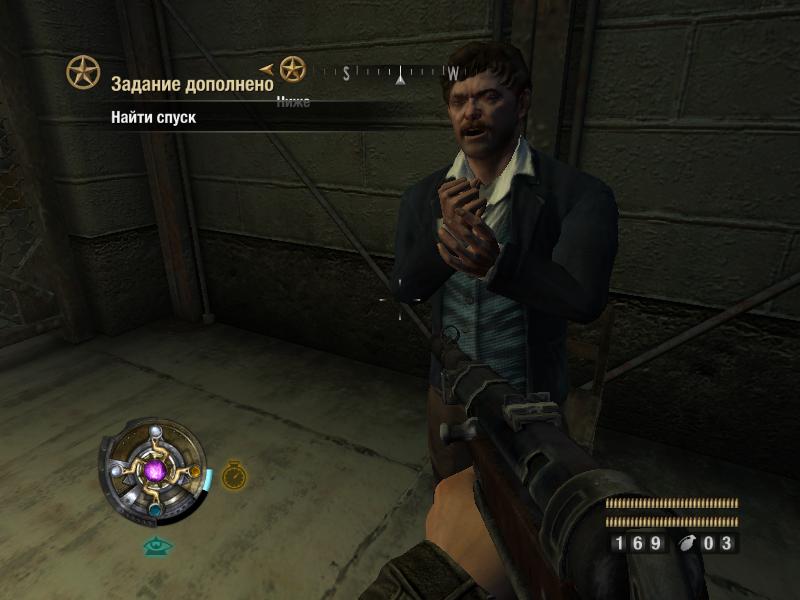The image size is (800, 600).
Task: Select the "Найти спуск" objective
Action: 154,117
